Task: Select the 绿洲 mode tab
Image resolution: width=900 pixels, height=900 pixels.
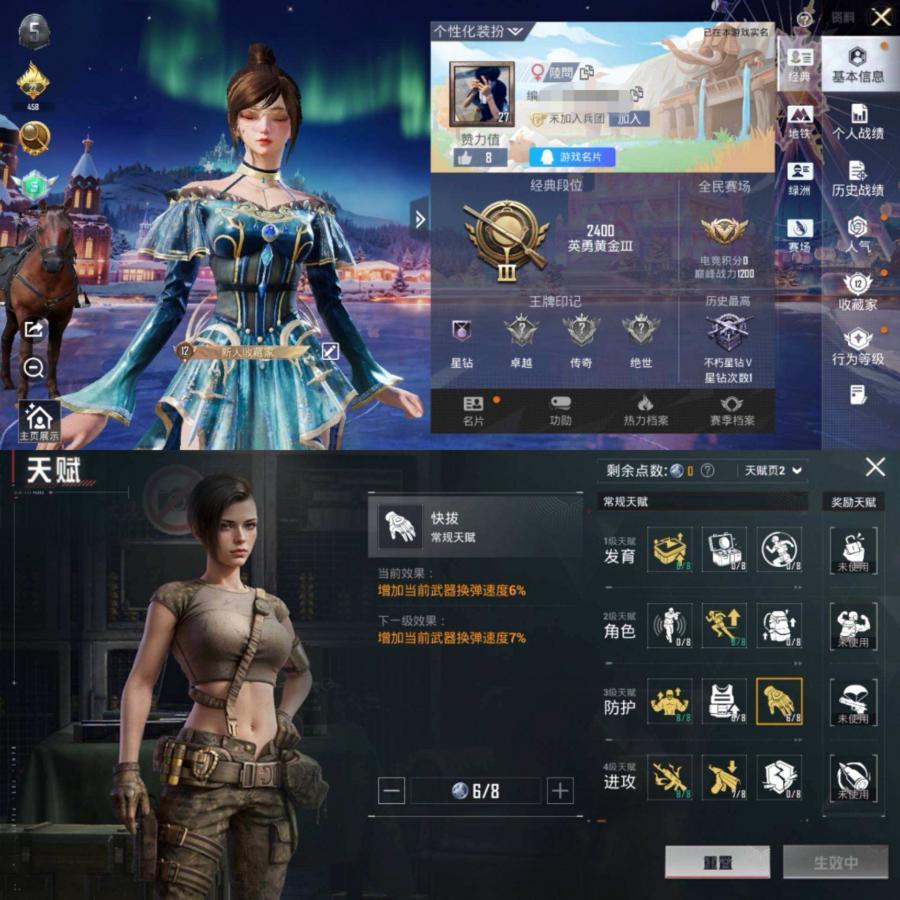Action: (x=799, y=178)
